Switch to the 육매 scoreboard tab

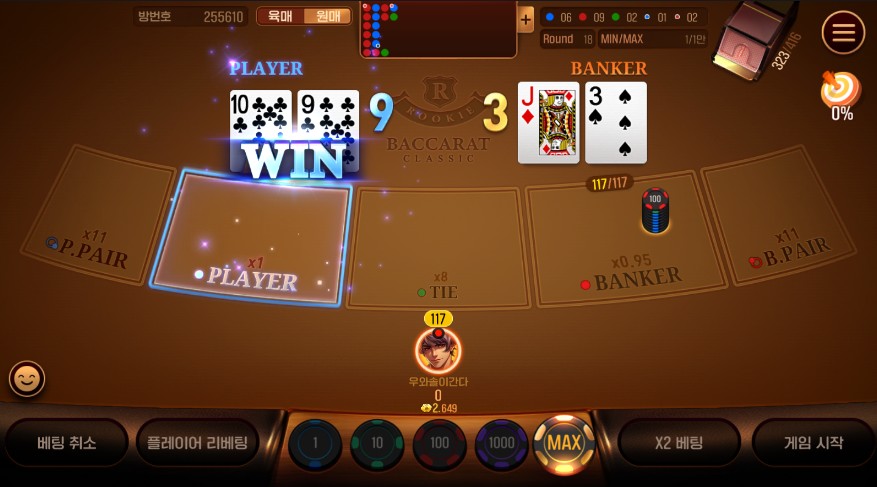coord(281,16)
